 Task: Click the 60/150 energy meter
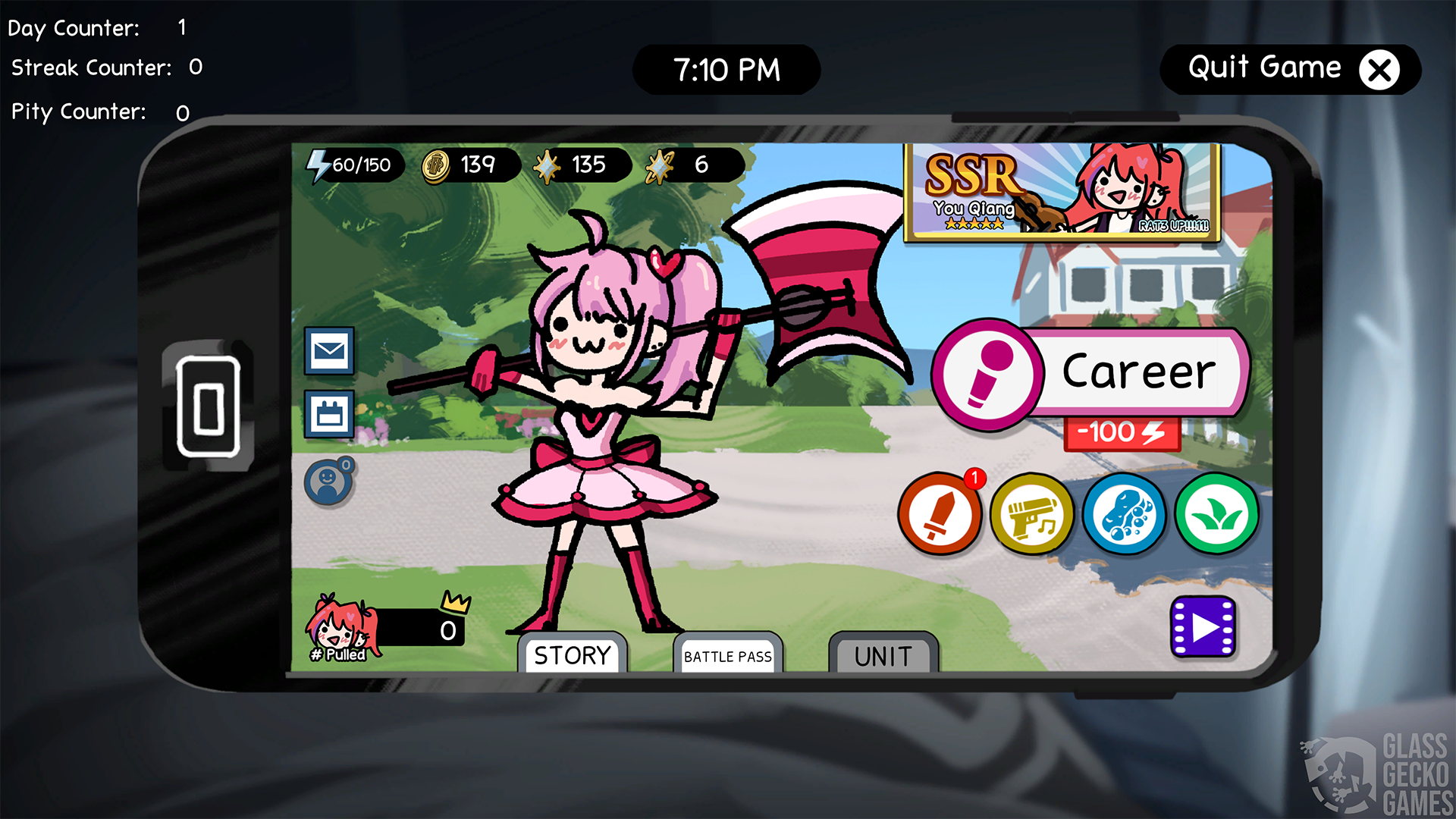point(351,165)
